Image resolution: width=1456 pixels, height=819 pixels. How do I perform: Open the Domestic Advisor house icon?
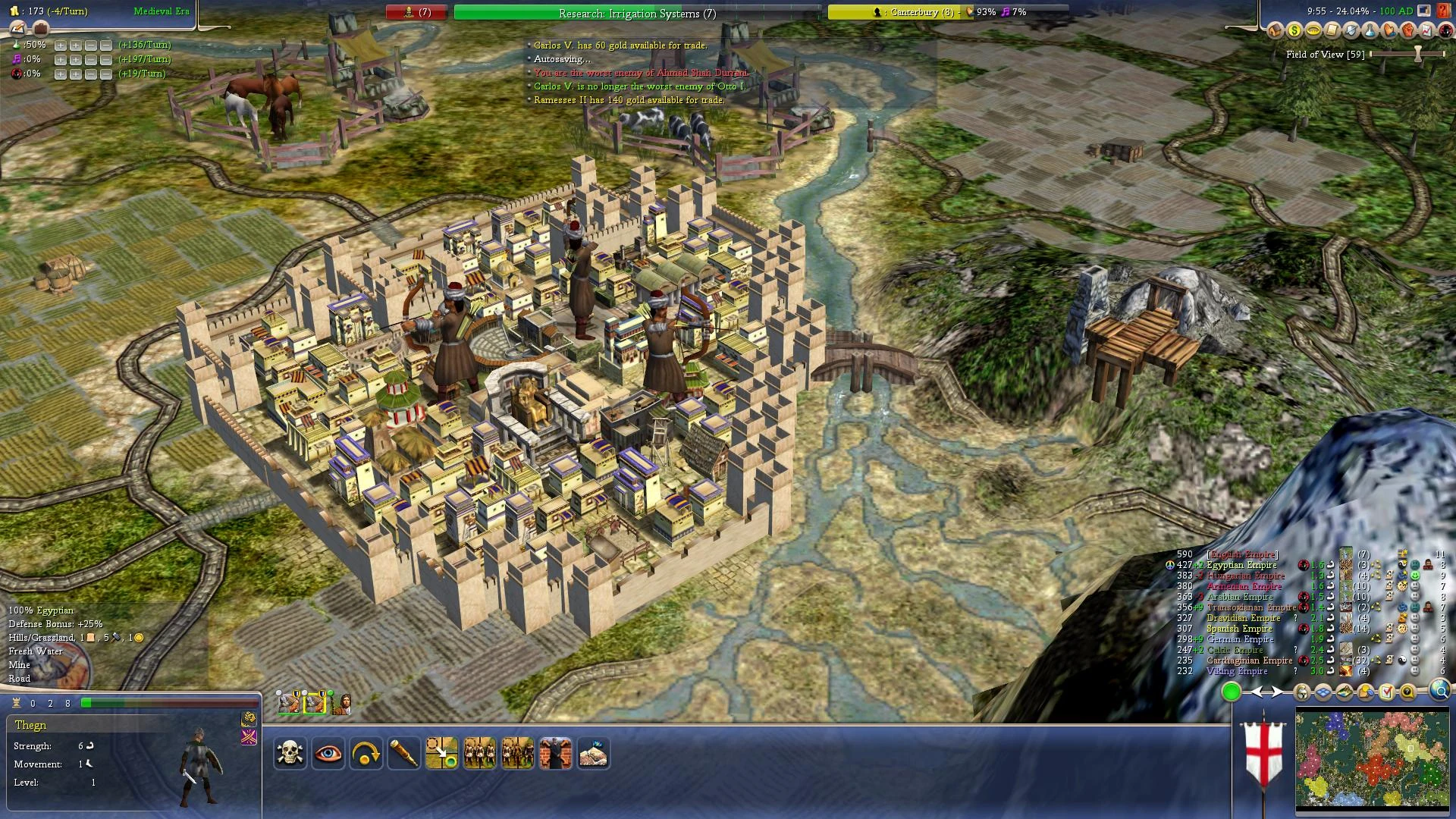1275,30
